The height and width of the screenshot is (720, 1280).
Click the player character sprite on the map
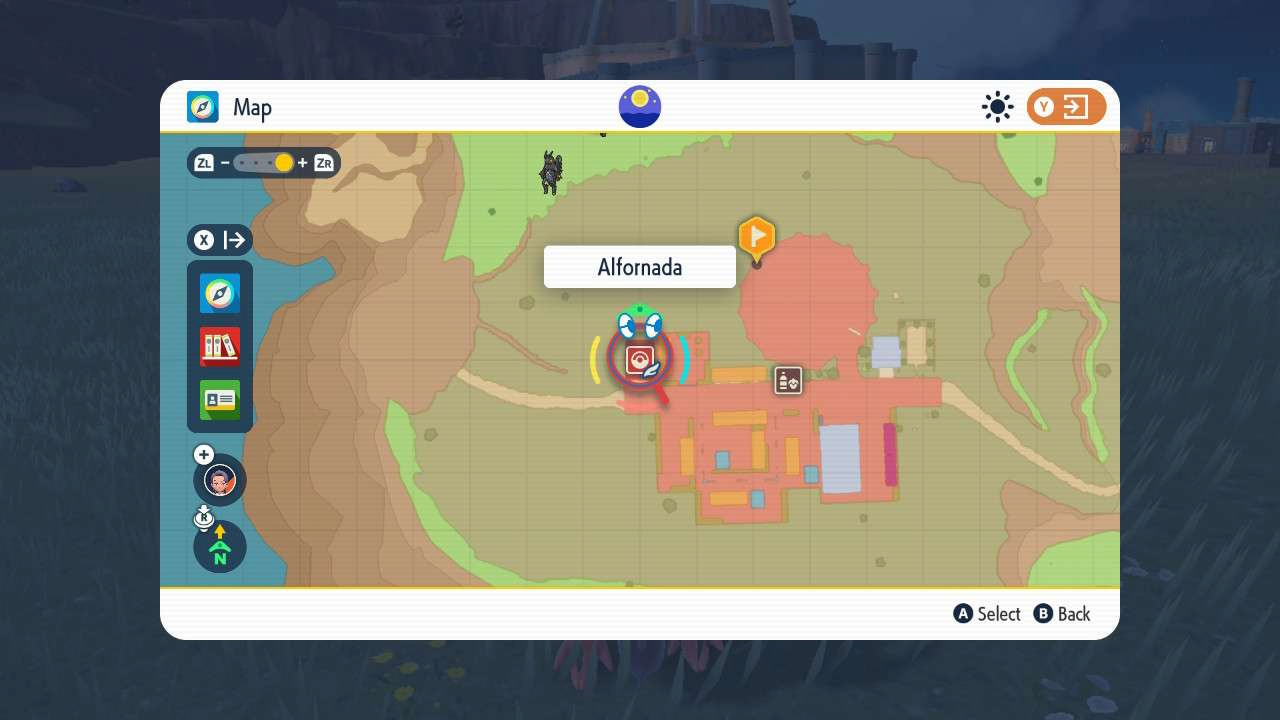coord(550,171)
